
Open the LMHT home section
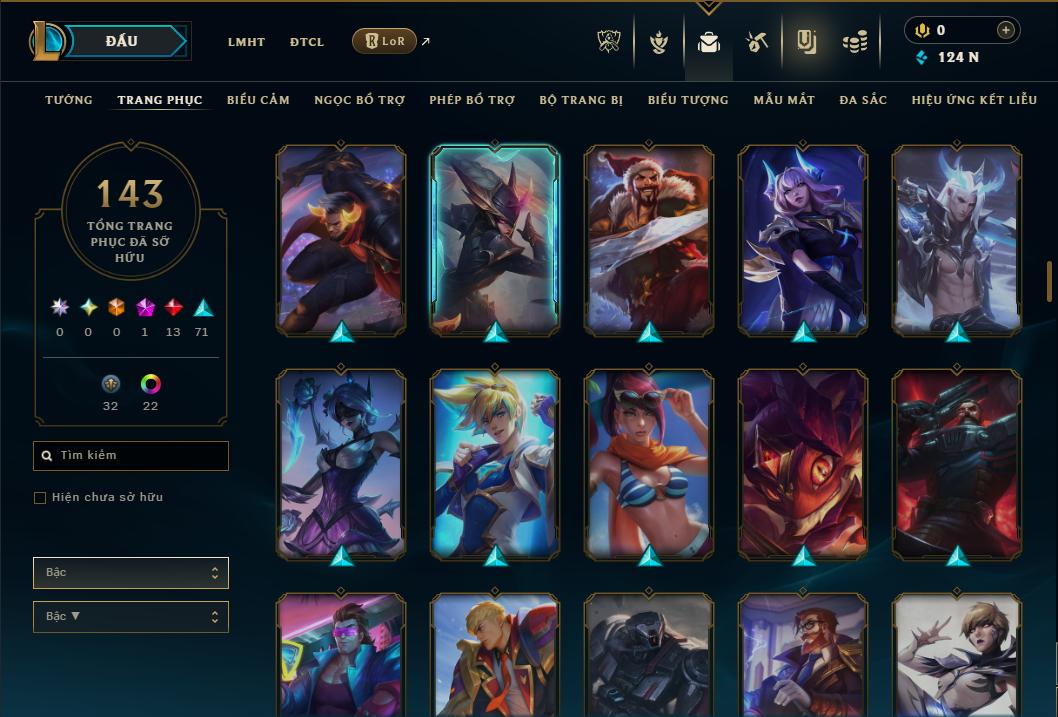(x=246, y=42)
